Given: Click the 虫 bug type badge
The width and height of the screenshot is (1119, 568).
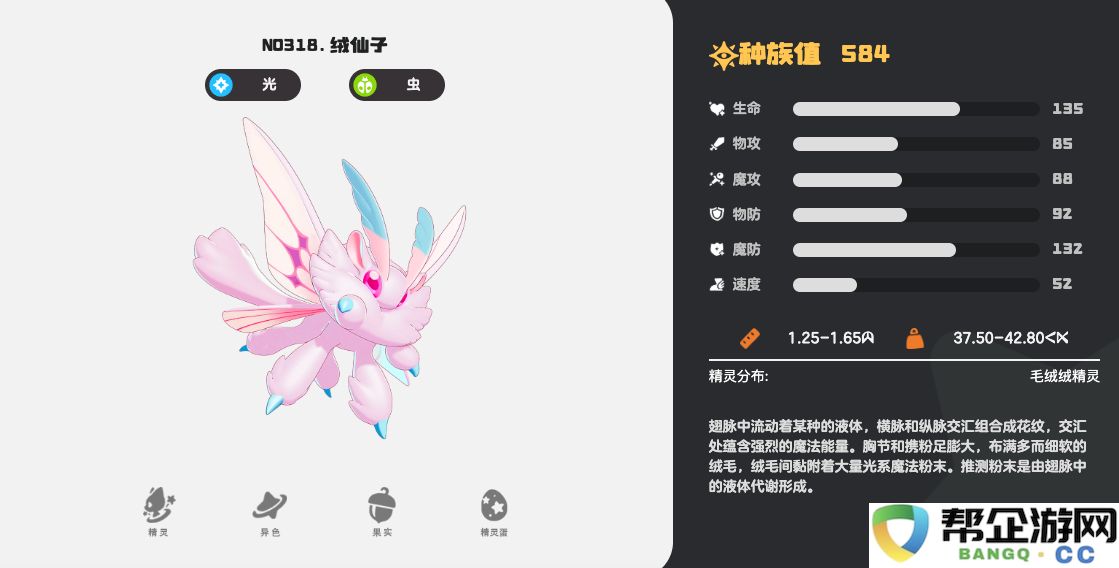Looking at the screenshot, I should pyautogui.click(x=397, y=85).
